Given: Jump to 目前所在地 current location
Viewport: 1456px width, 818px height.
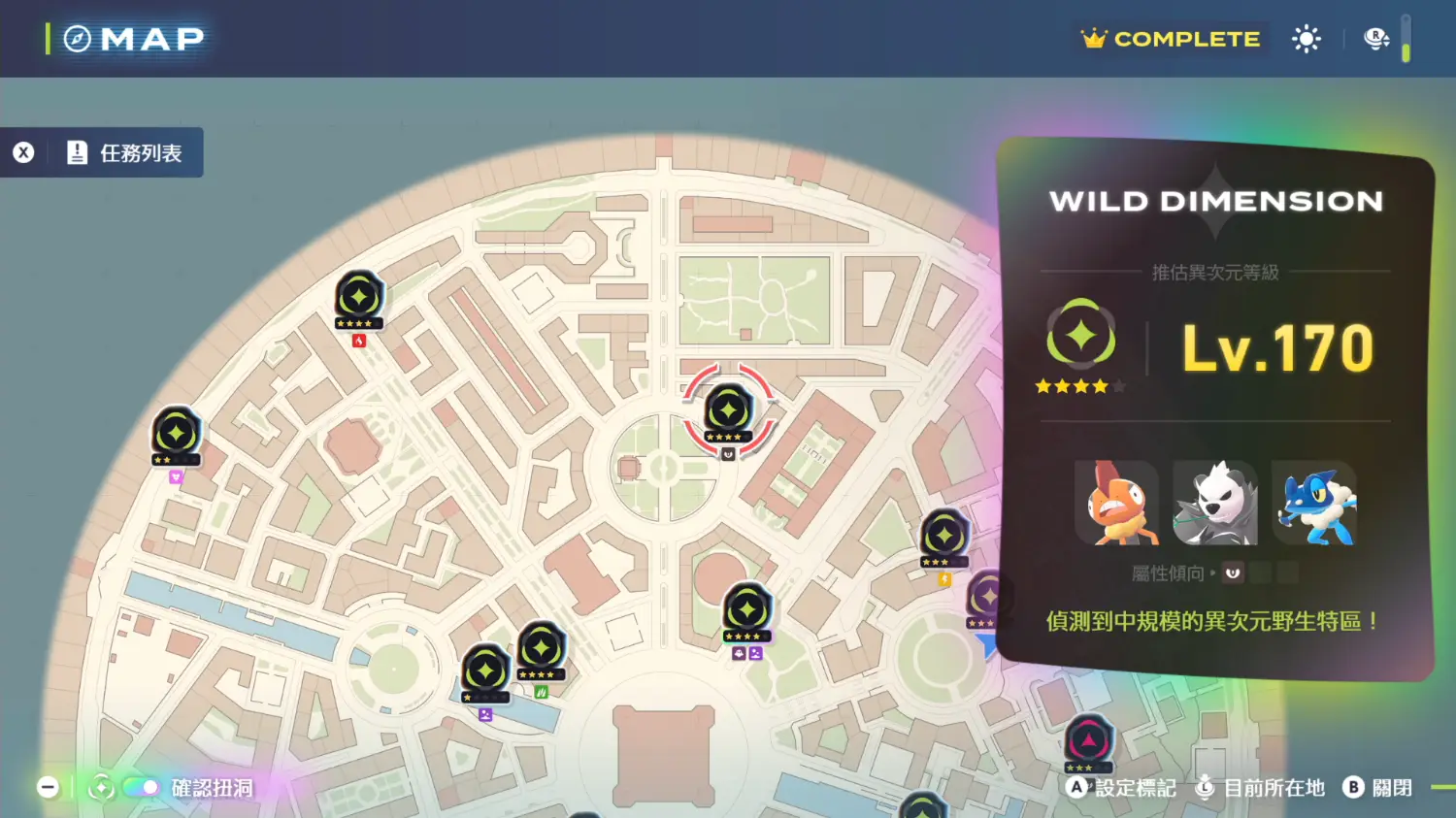Looking at the screenshot, I should coord(1260,787).
